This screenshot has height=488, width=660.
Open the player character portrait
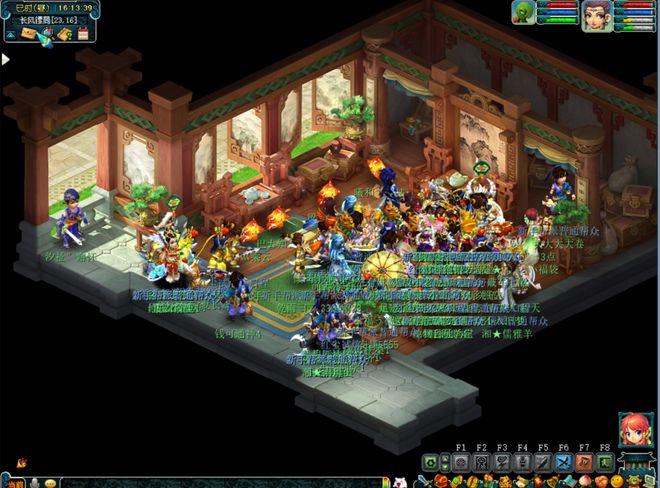(597, 14)
